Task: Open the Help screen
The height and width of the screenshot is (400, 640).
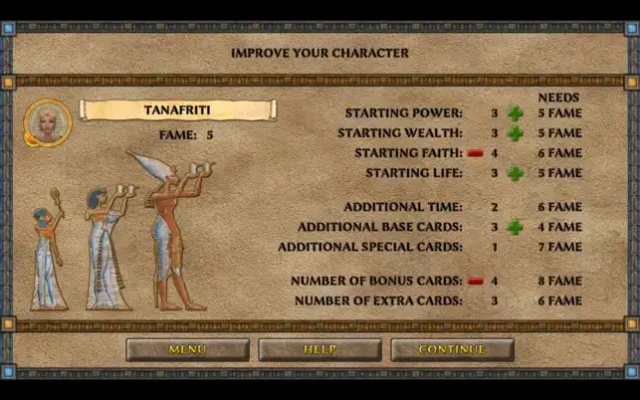Action: point(320,349)
